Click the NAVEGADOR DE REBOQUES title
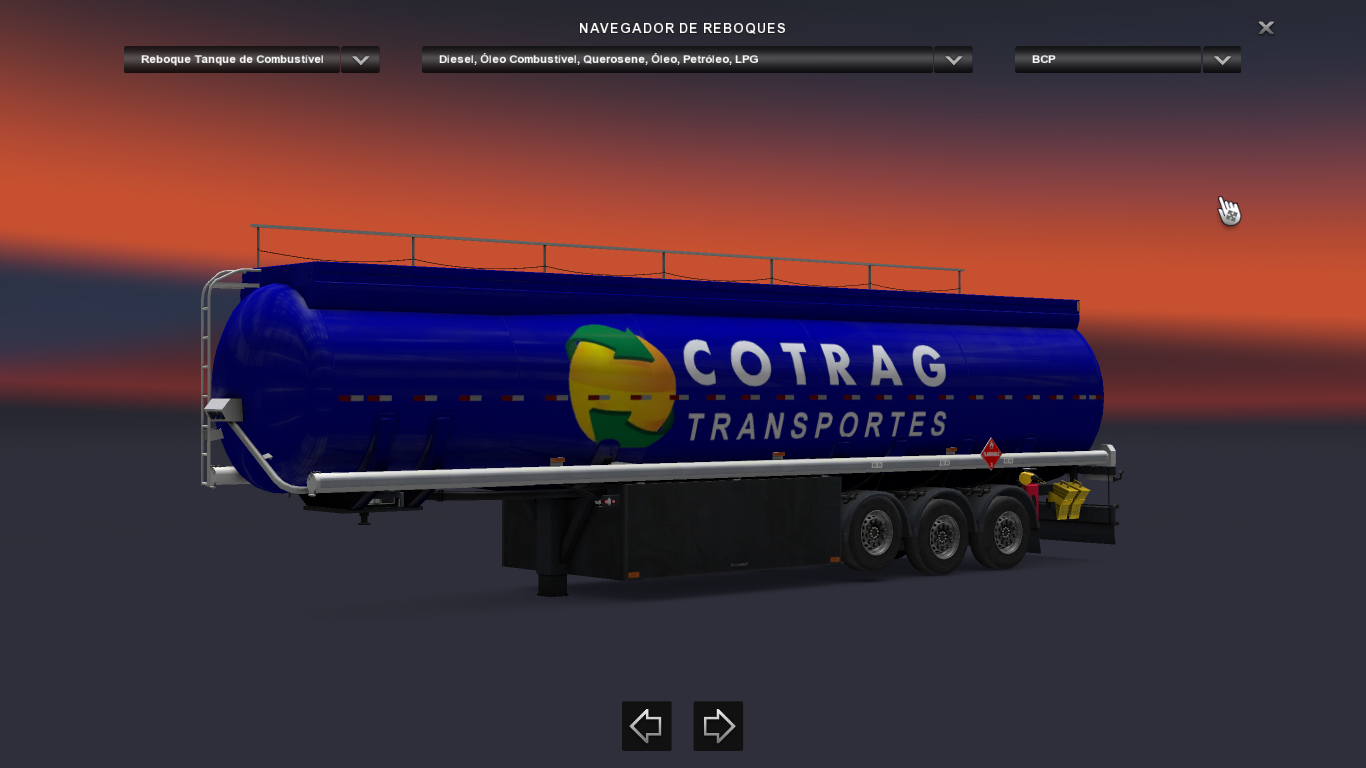Viewport: 1366px width, 768px height. coord(683,28)
